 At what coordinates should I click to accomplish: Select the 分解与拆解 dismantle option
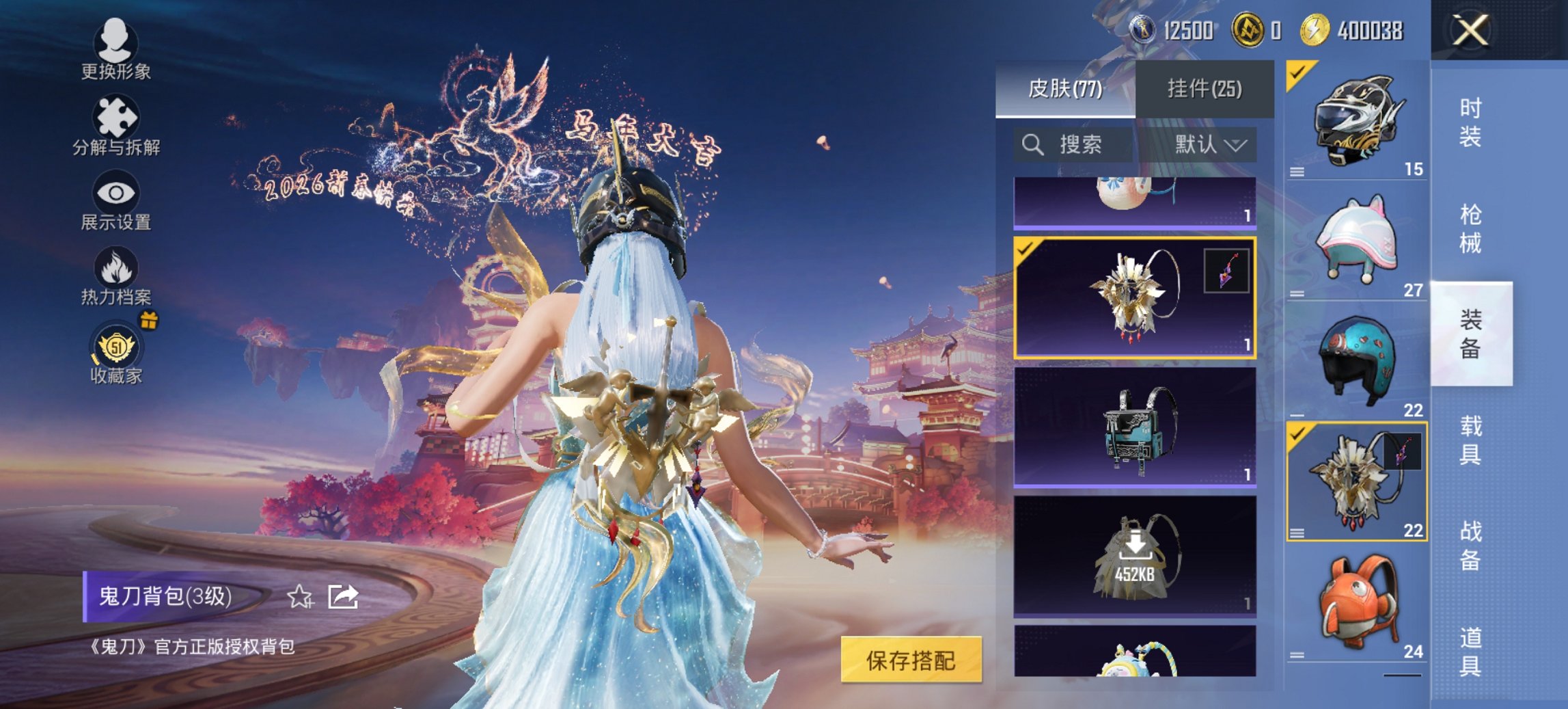point(116,126)
